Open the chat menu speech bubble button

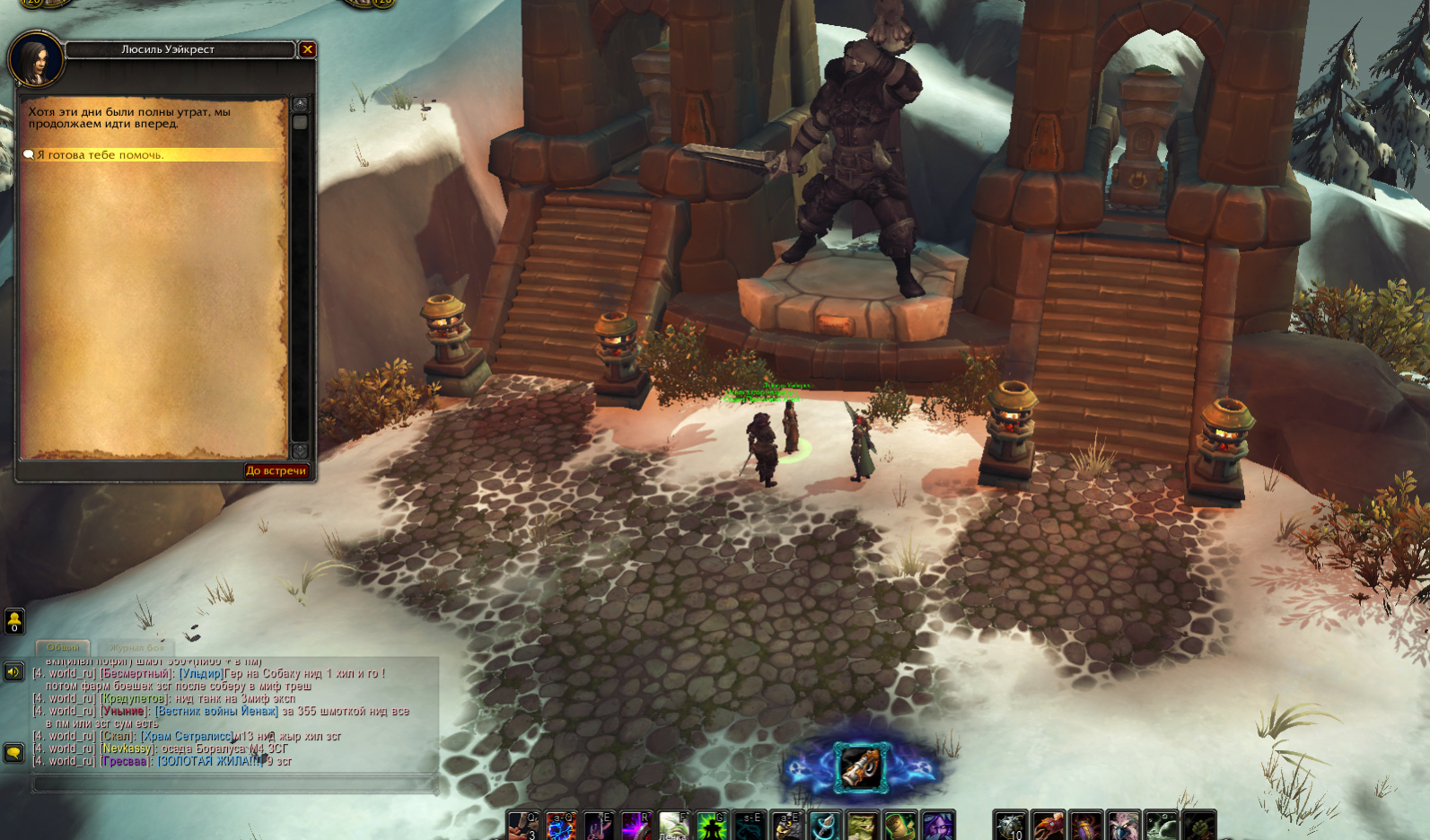tap(14, 753)
